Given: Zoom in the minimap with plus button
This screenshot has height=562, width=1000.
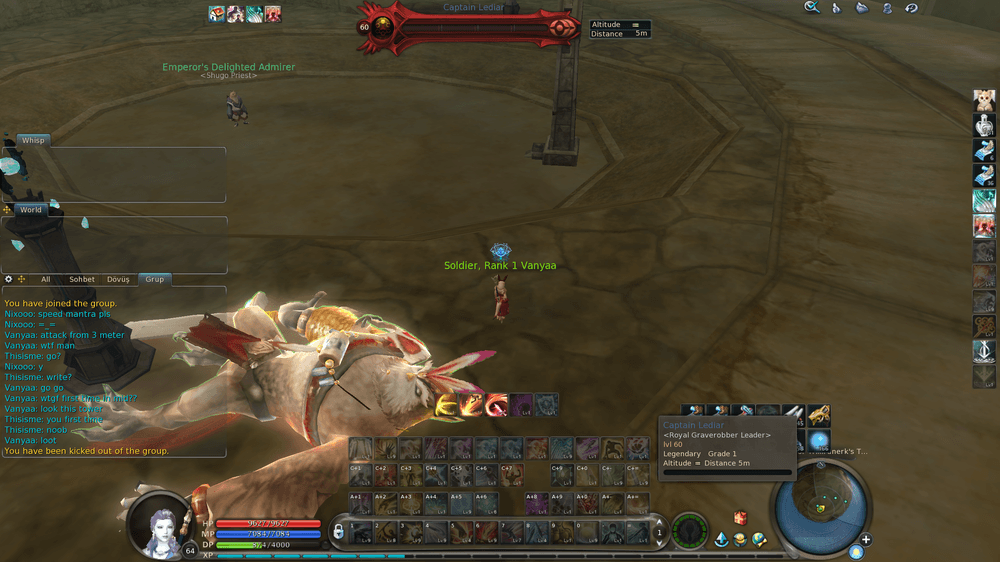Looking at the screenshot, I should [x=866, y=540].
